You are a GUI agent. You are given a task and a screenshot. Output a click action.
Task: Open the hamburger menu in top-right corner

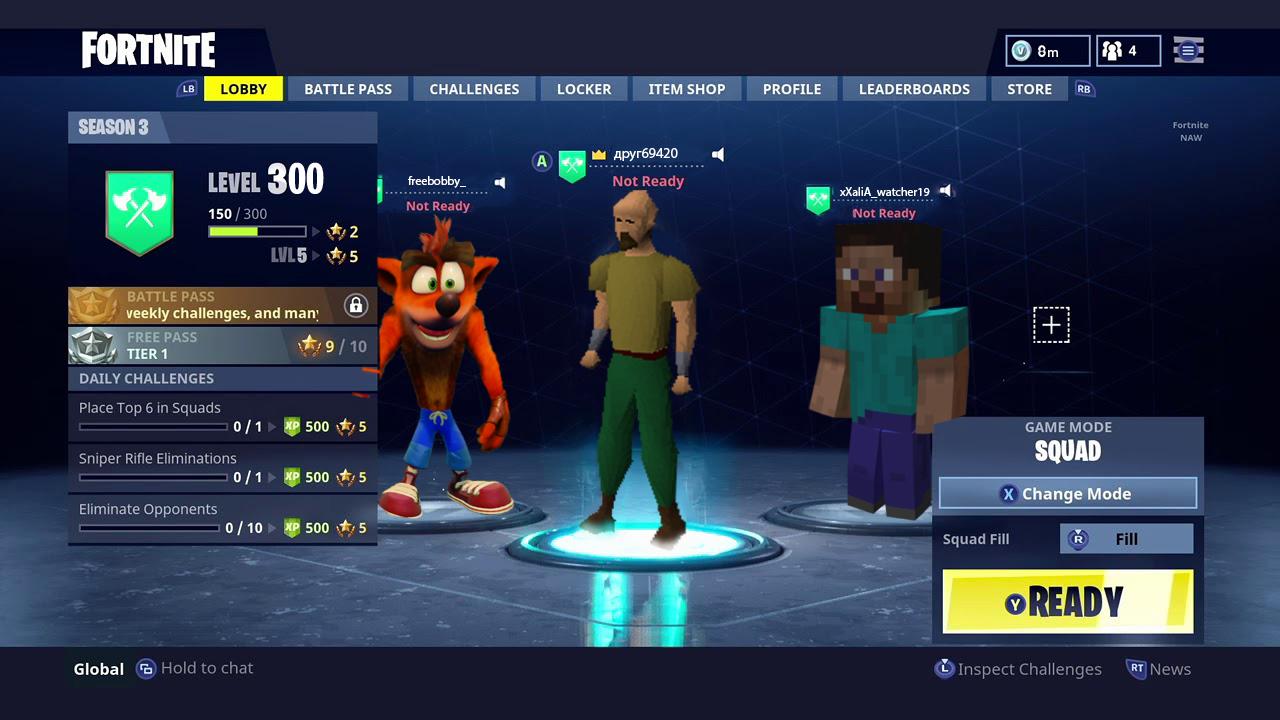(1188, 50)
